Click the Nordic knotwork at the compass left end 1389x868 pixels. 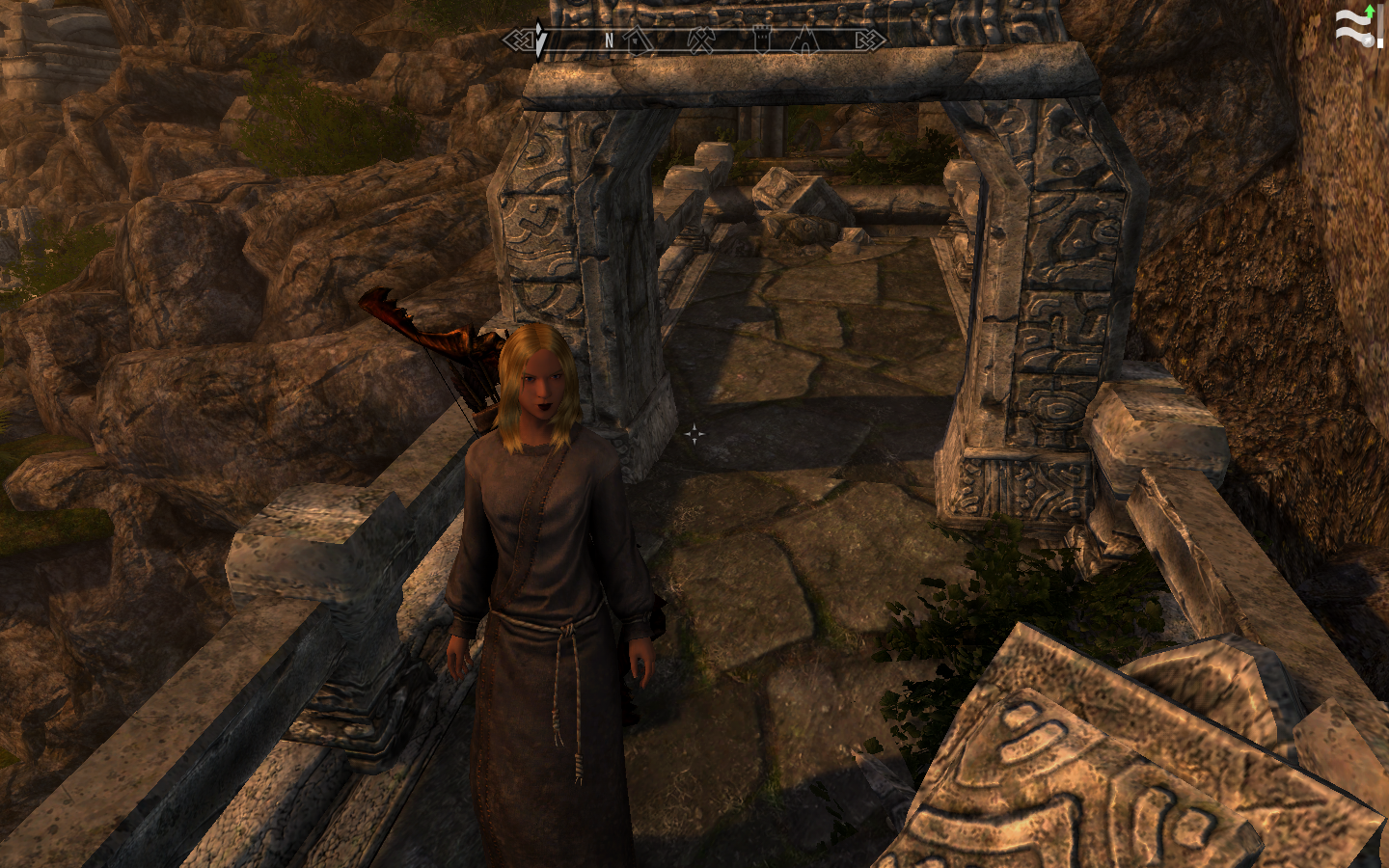coord(521,41)
